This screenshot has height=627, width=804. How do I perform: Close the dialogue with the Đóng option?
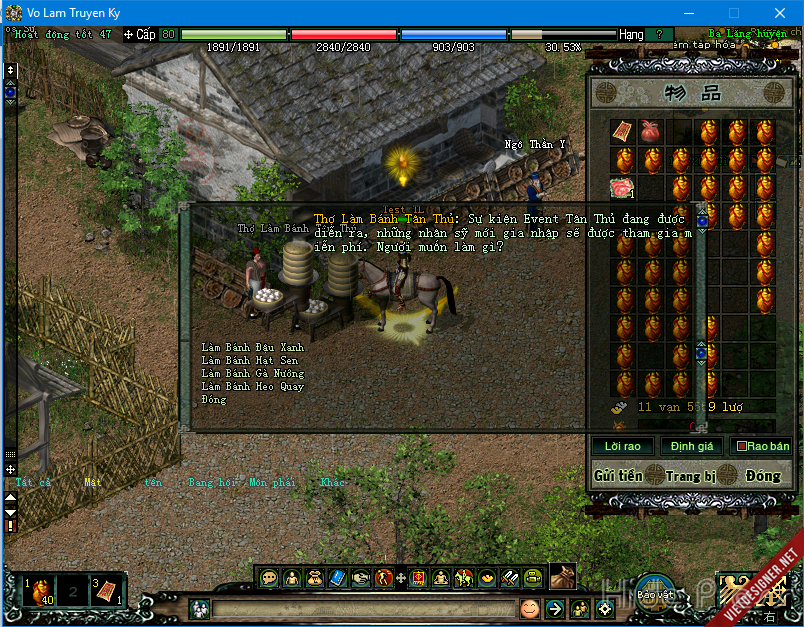coord(213,399)
